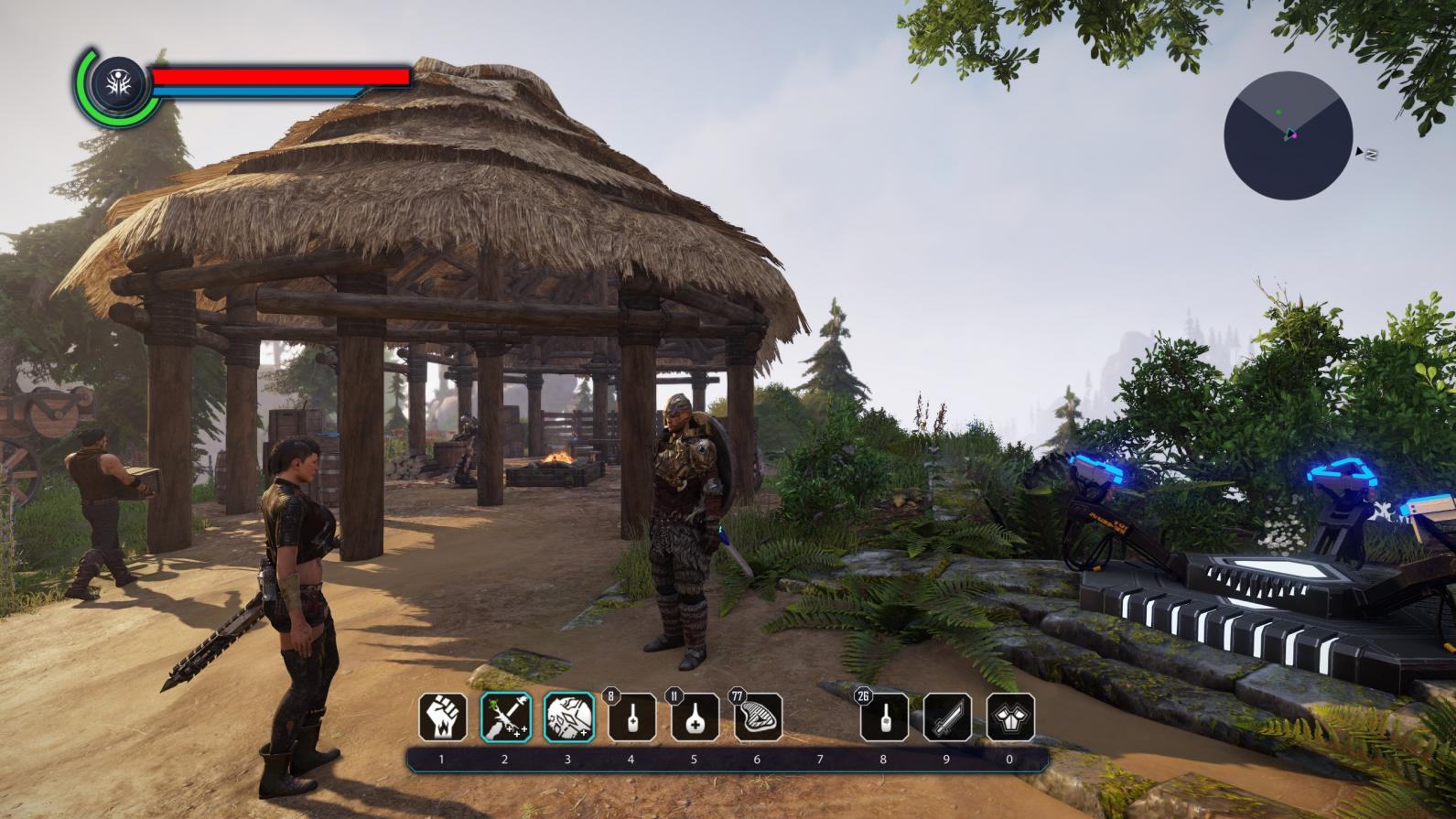Drink the small potion with count 8

coord(632,717)
